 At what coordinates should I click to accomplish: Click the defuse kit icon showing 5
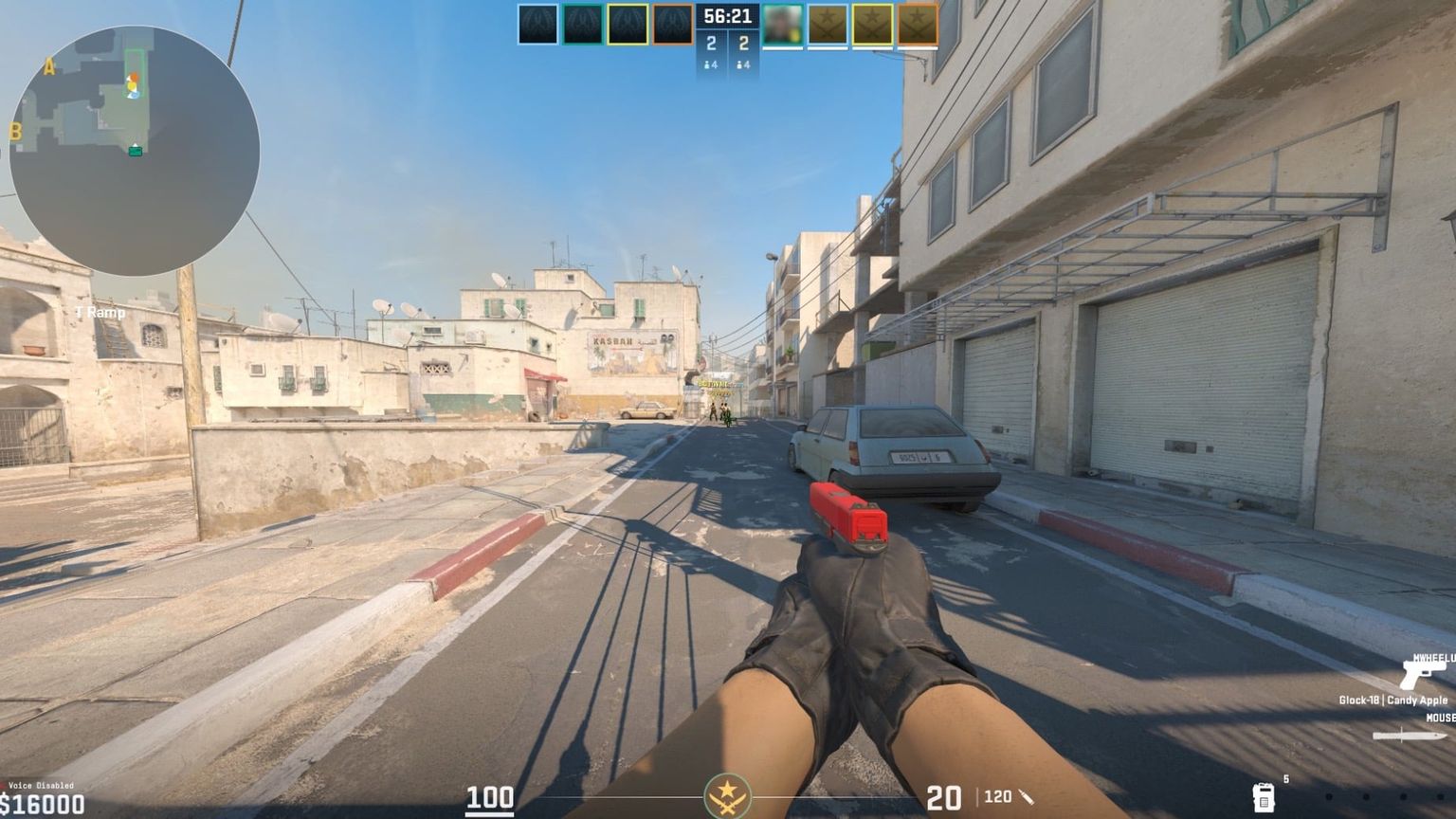point(1264,799)
